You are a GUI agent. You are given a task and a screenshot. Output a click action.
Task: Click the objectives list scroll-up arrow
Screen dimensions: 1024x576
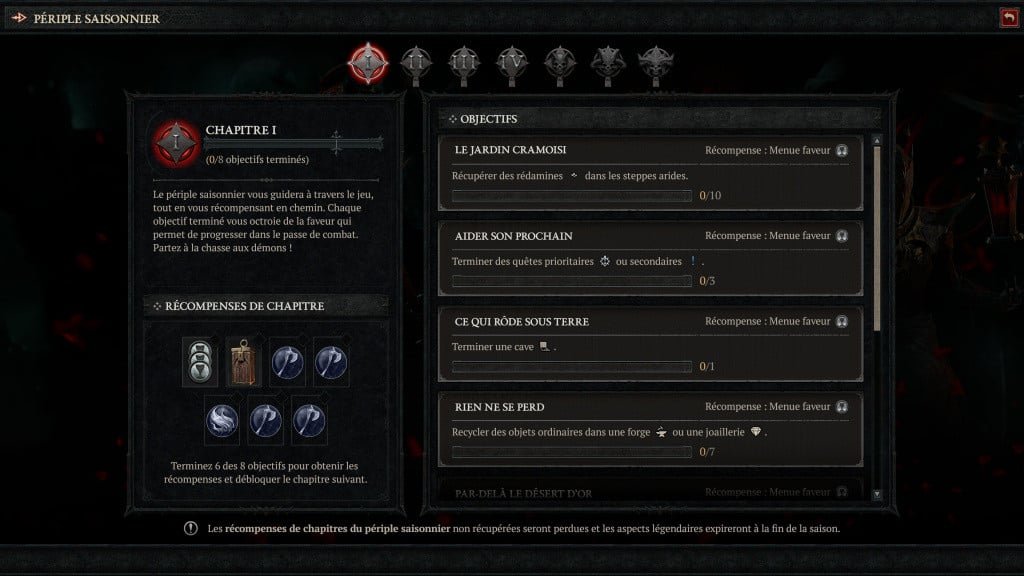pyautogui.click(x=877, y=141)
